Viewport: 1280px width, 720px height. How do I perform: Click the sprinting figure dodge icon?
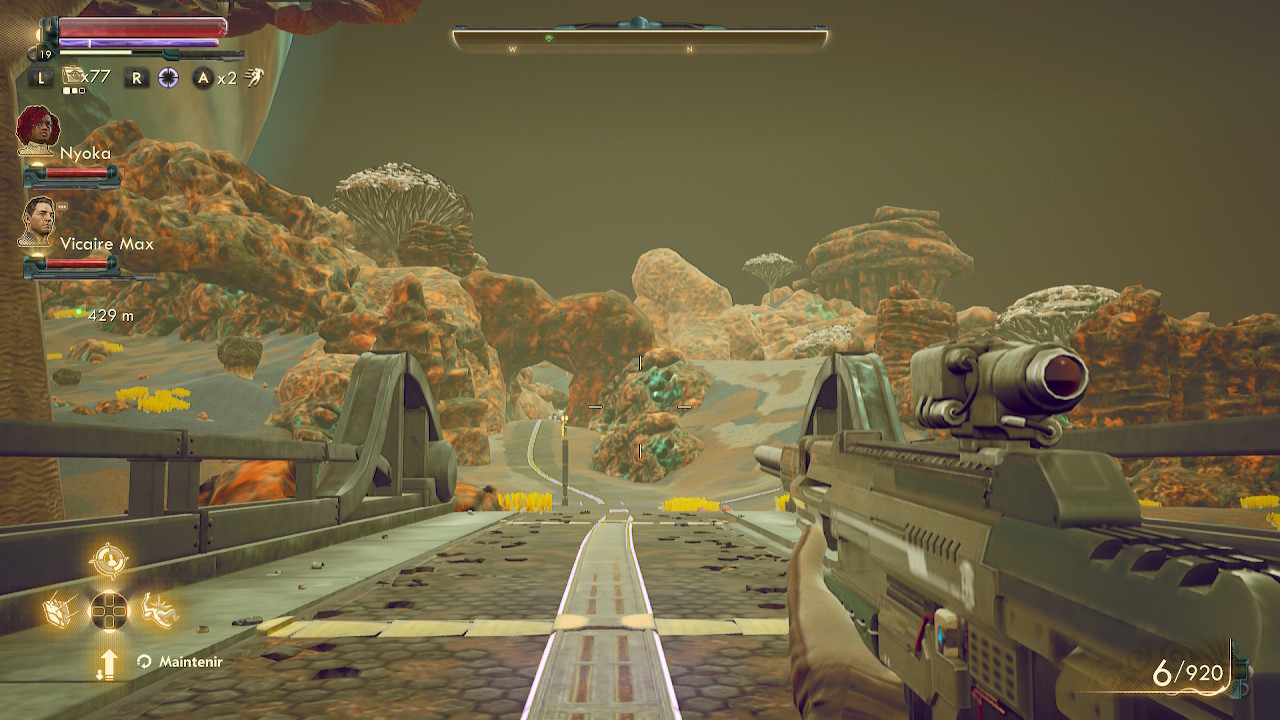tap(255, 77)
